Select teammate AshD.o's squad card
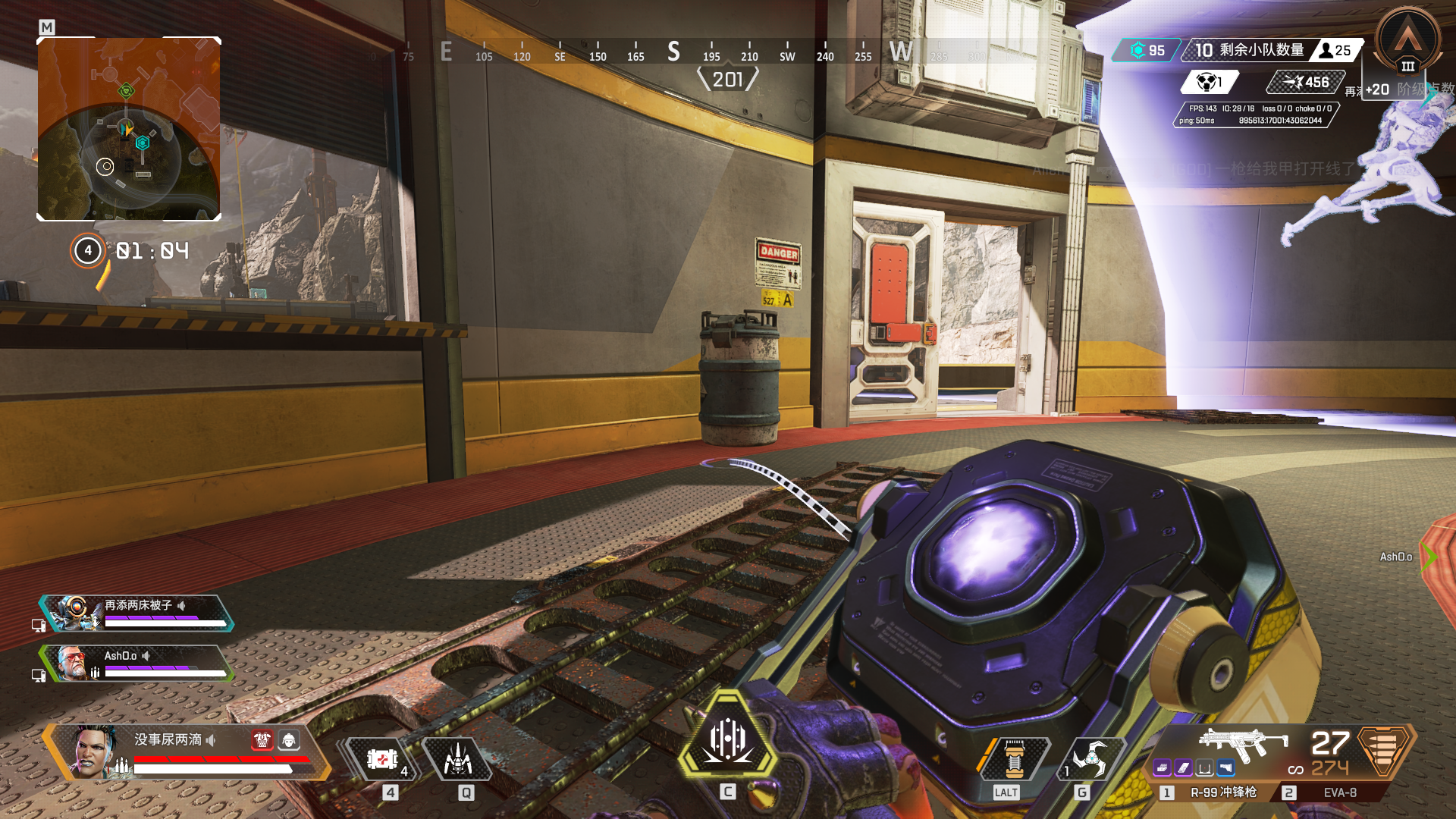1456x819 pixels. click(136, 663)
